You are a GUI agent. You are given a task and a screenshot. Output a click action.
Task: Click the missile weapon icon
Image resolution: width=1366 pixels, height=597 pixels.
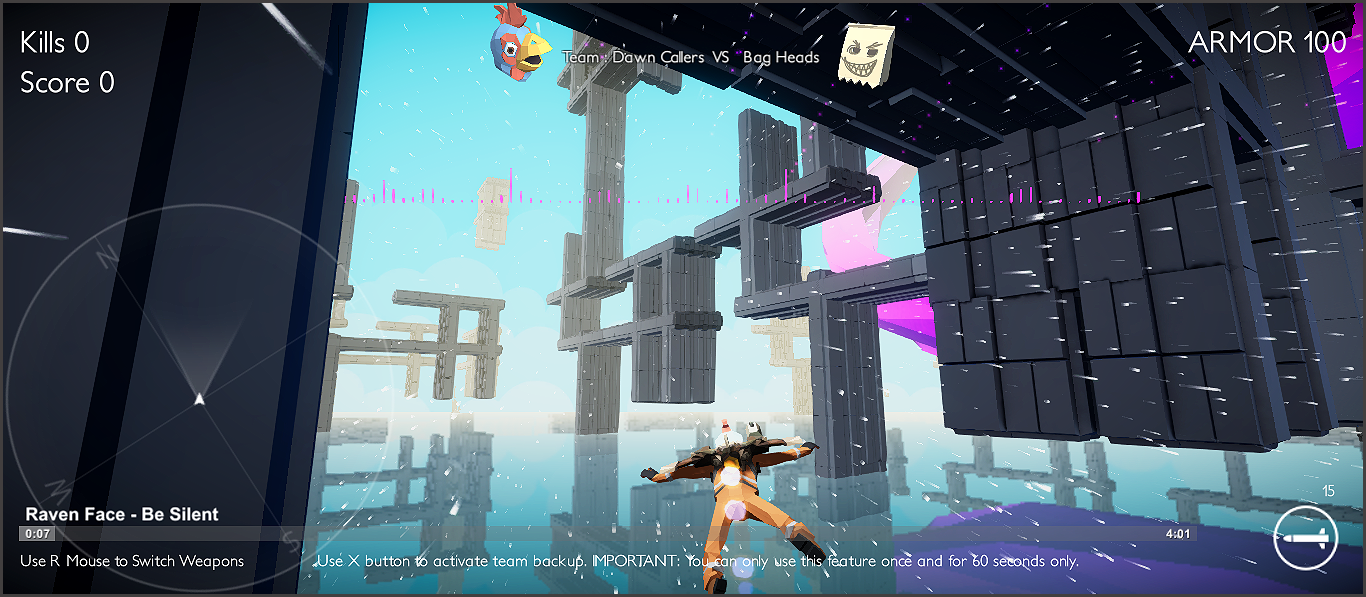click(1306, 538)
